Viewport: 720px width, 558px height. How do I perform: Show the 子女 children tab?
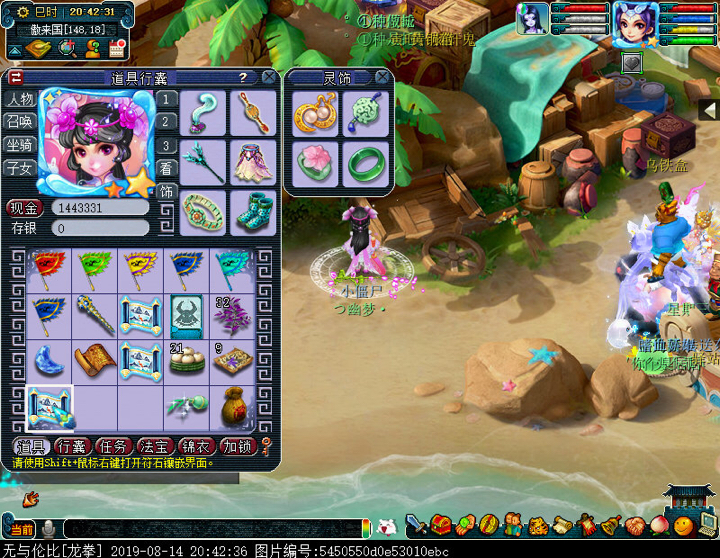(x=20, y=168)
